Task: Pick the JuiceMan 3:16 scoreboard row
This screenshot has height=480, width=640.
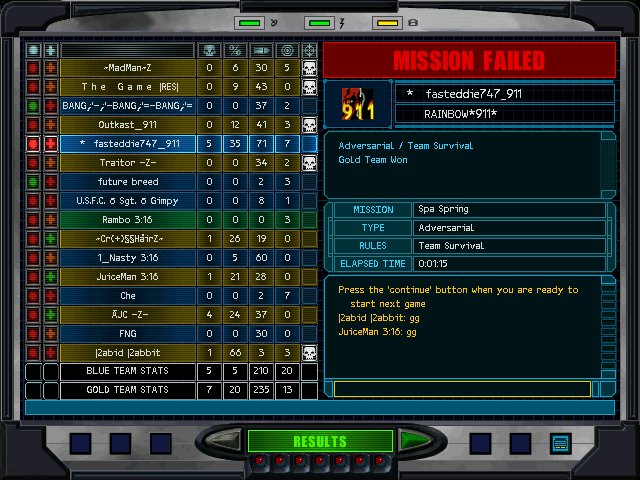Action: point(127,277)
